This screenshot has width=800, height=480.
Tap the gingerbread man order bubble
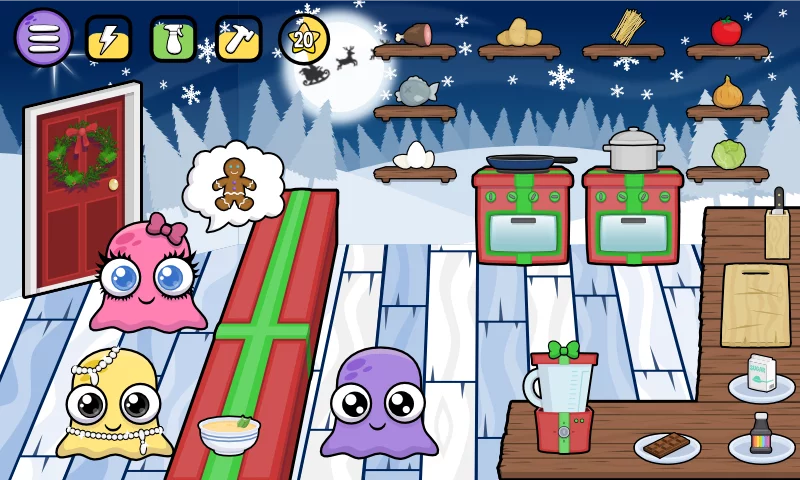pyautogui.click(x=234, y=183)
